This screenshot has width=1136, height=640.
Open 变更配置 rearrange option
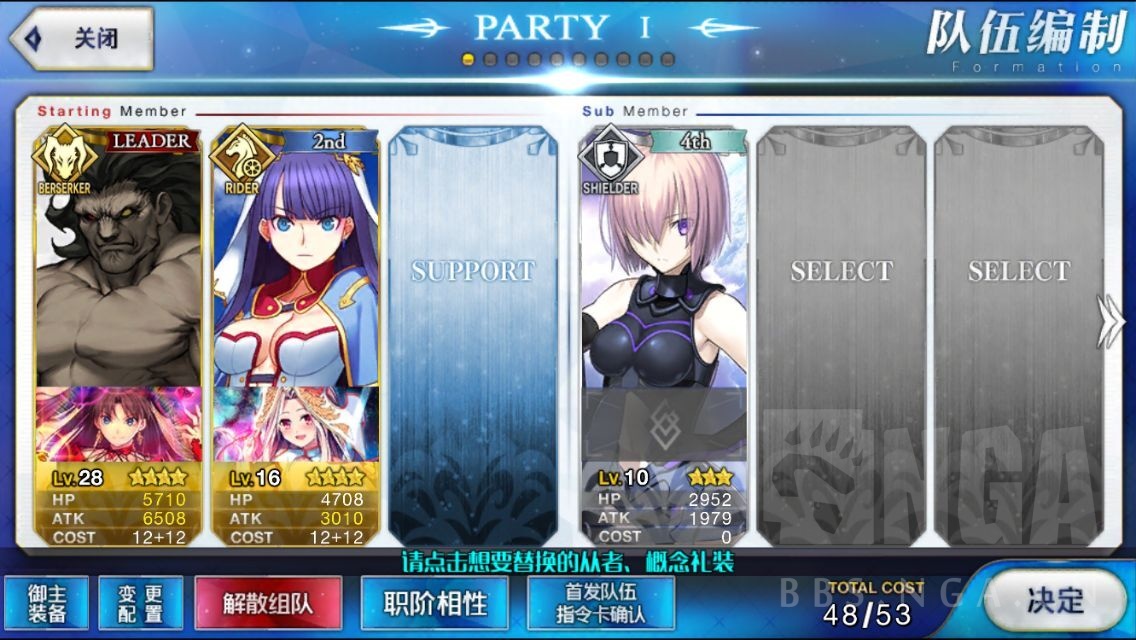[140, 603]
